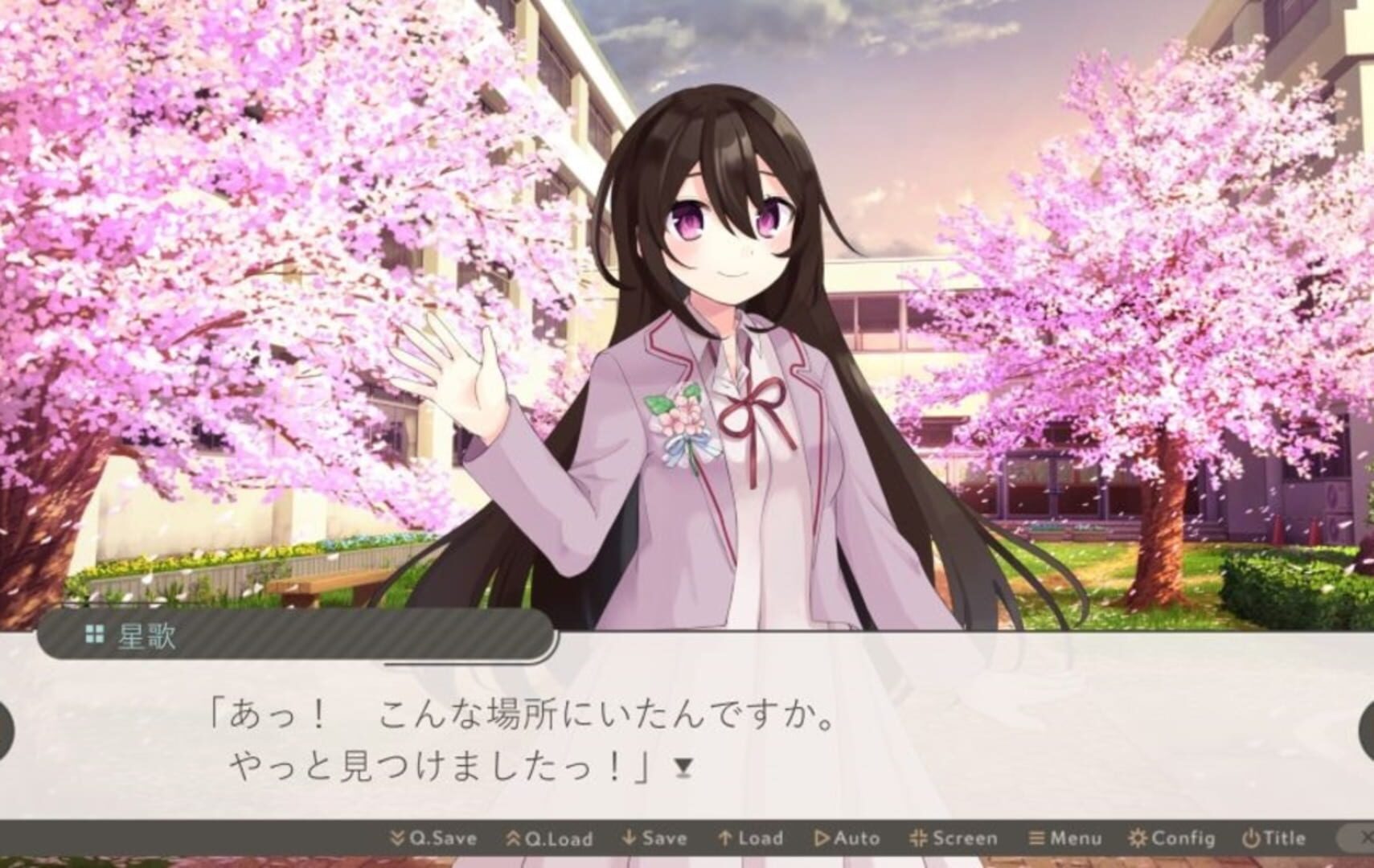Image resolution: width=1374 pixels, height=868 pixels.
Task: Open the Load screen via up-arrow icon
Action: 724,838
